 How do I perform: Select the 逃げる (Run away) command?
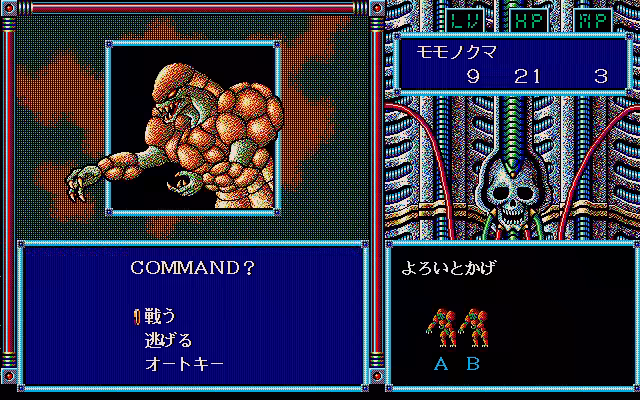pos(168,339)
